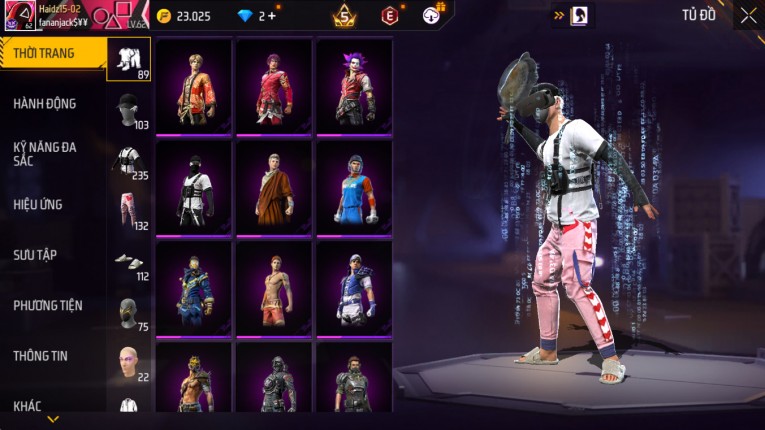Show the THÔNG TIN tab
Image resolution: width=765 pixels, height=430 pixels.
(38, 355)
